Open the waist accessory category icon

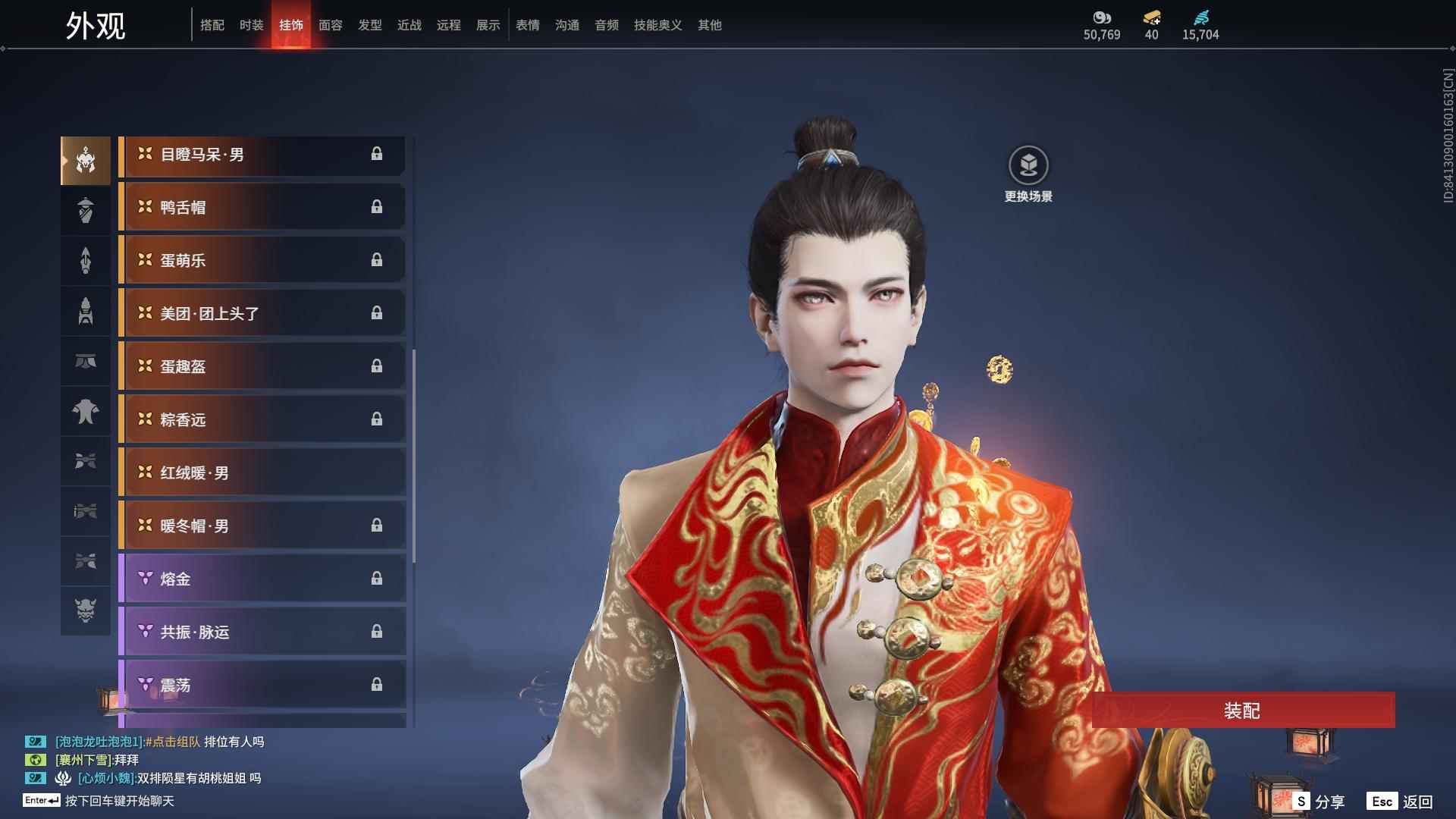[86, 362]
